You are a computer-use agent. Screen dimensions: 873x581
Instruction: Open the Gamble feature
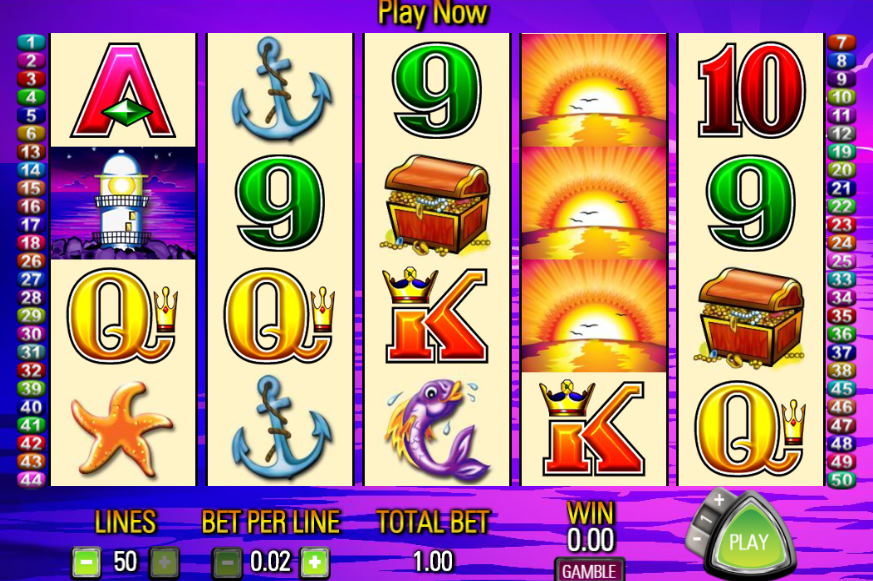[x=588, y=571]
